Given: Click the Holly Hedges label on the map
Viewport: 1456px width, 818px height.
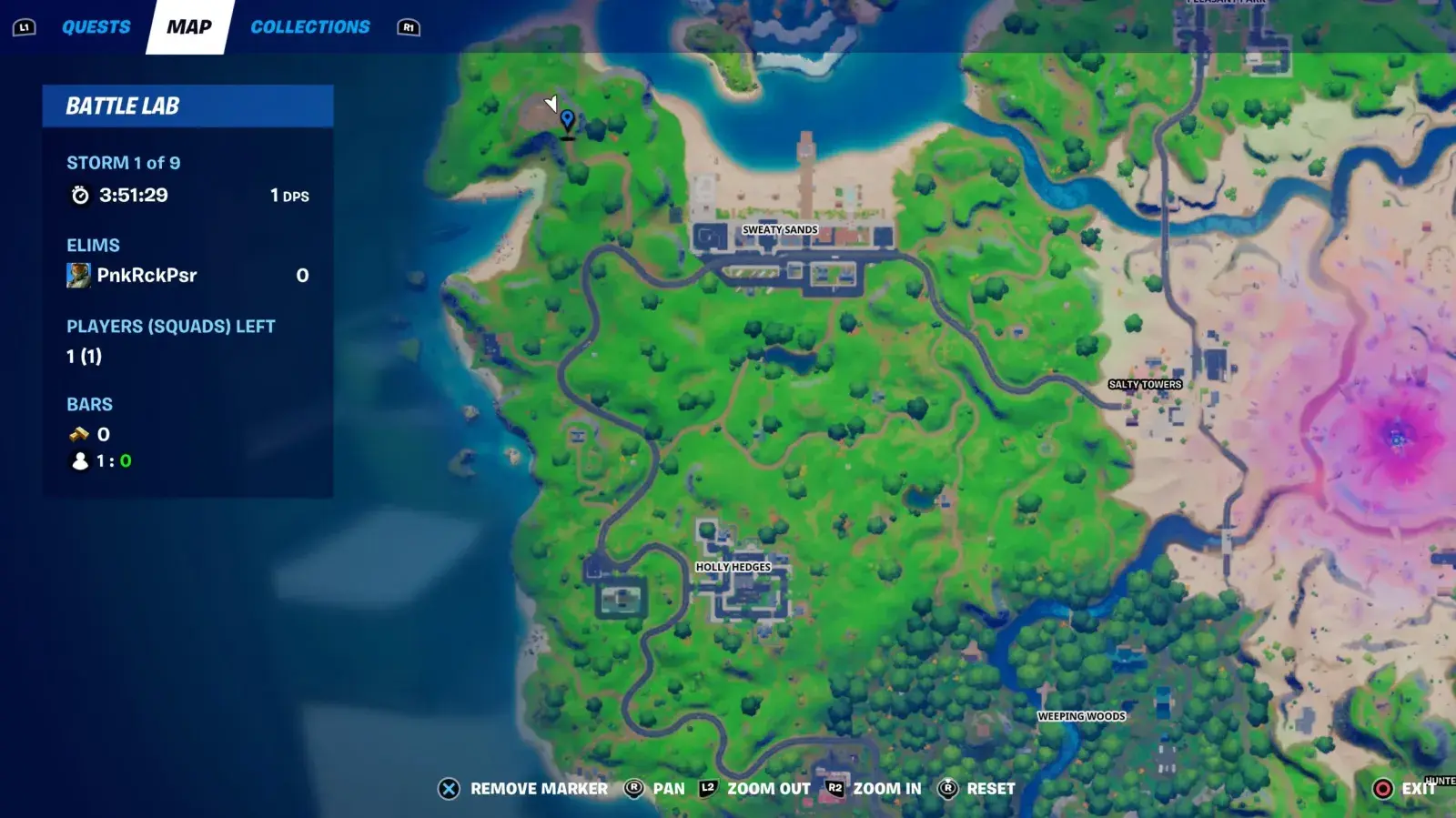Looking at the screenshot, I should pos(732,566).
